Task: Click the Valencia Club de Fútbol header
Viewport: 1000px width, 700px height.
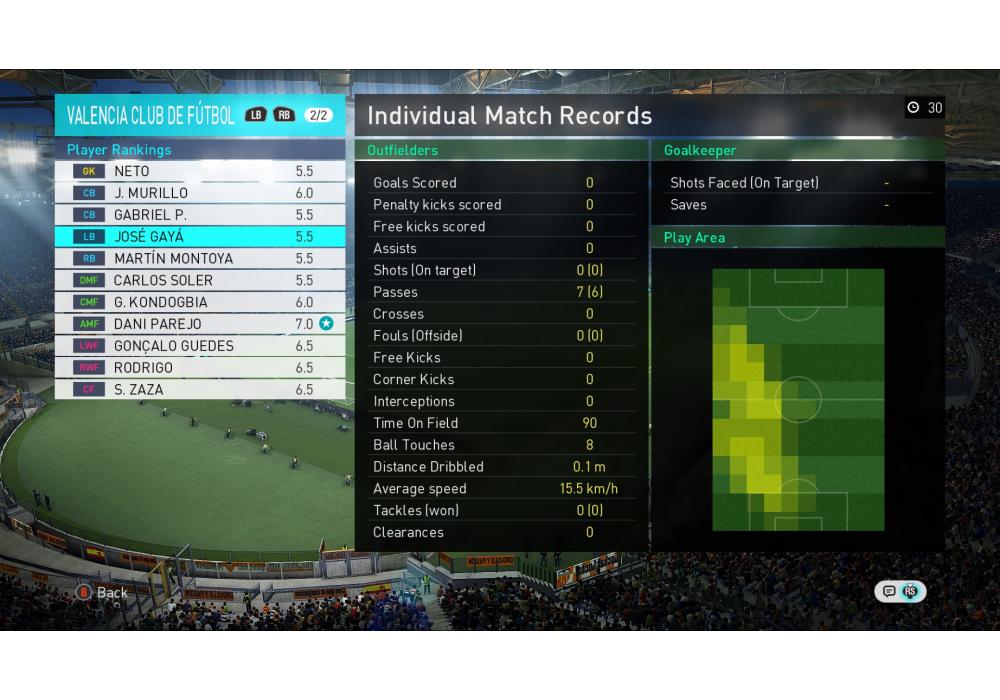Action: coord(151,115)
